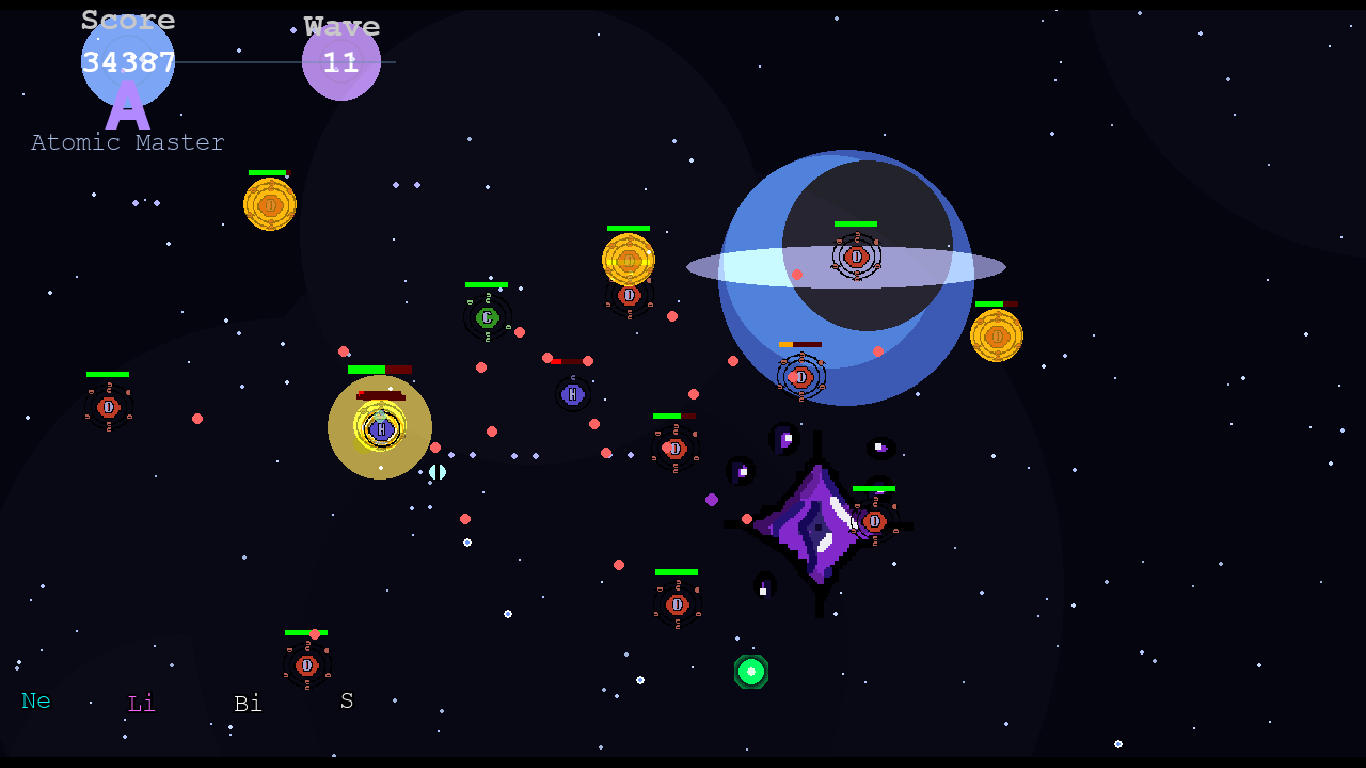Viewport: 1366px width, 768px height.
Task: Select the Li element label
Action: pyautogui.click(x=140, y=704)
